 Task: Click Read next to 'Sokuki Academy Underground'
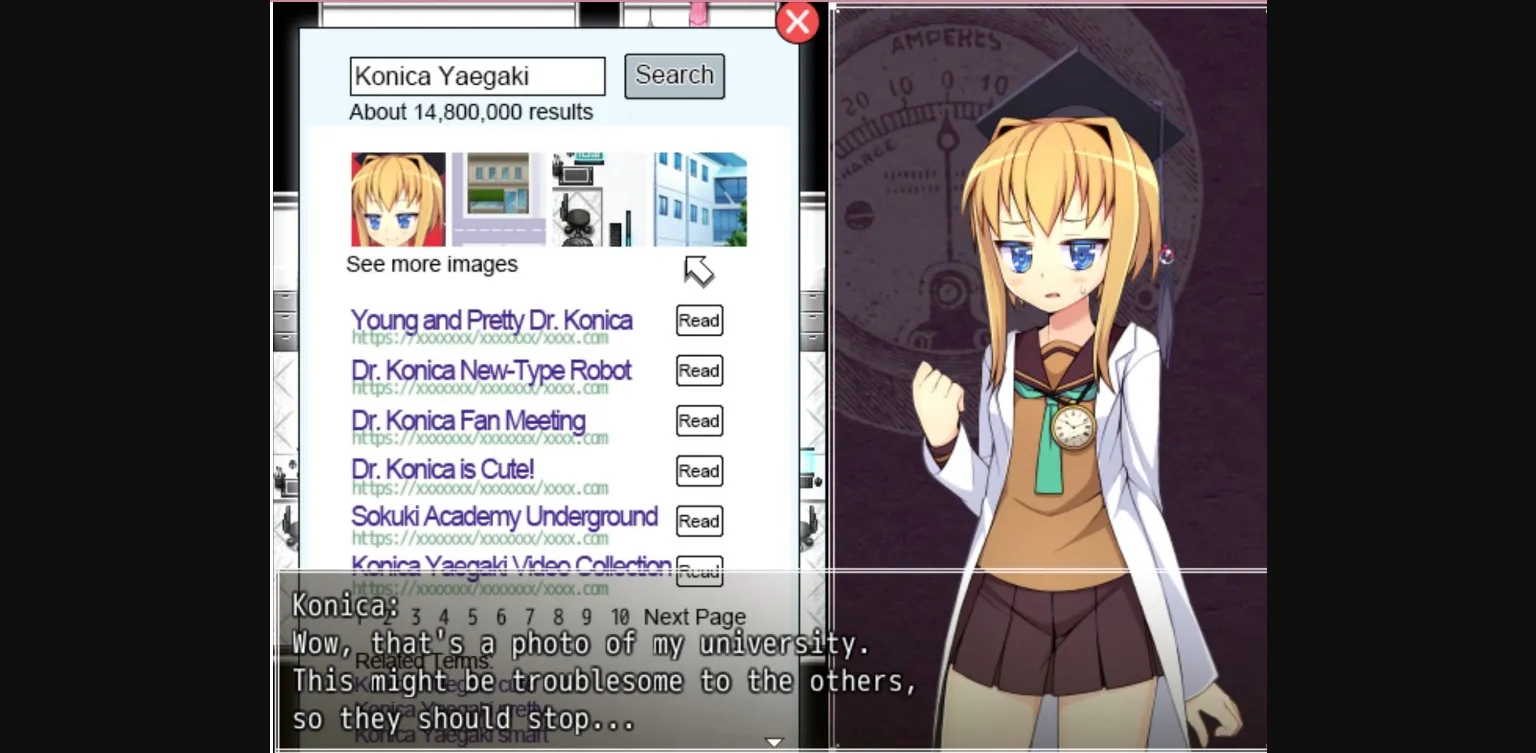pos(698,521)
